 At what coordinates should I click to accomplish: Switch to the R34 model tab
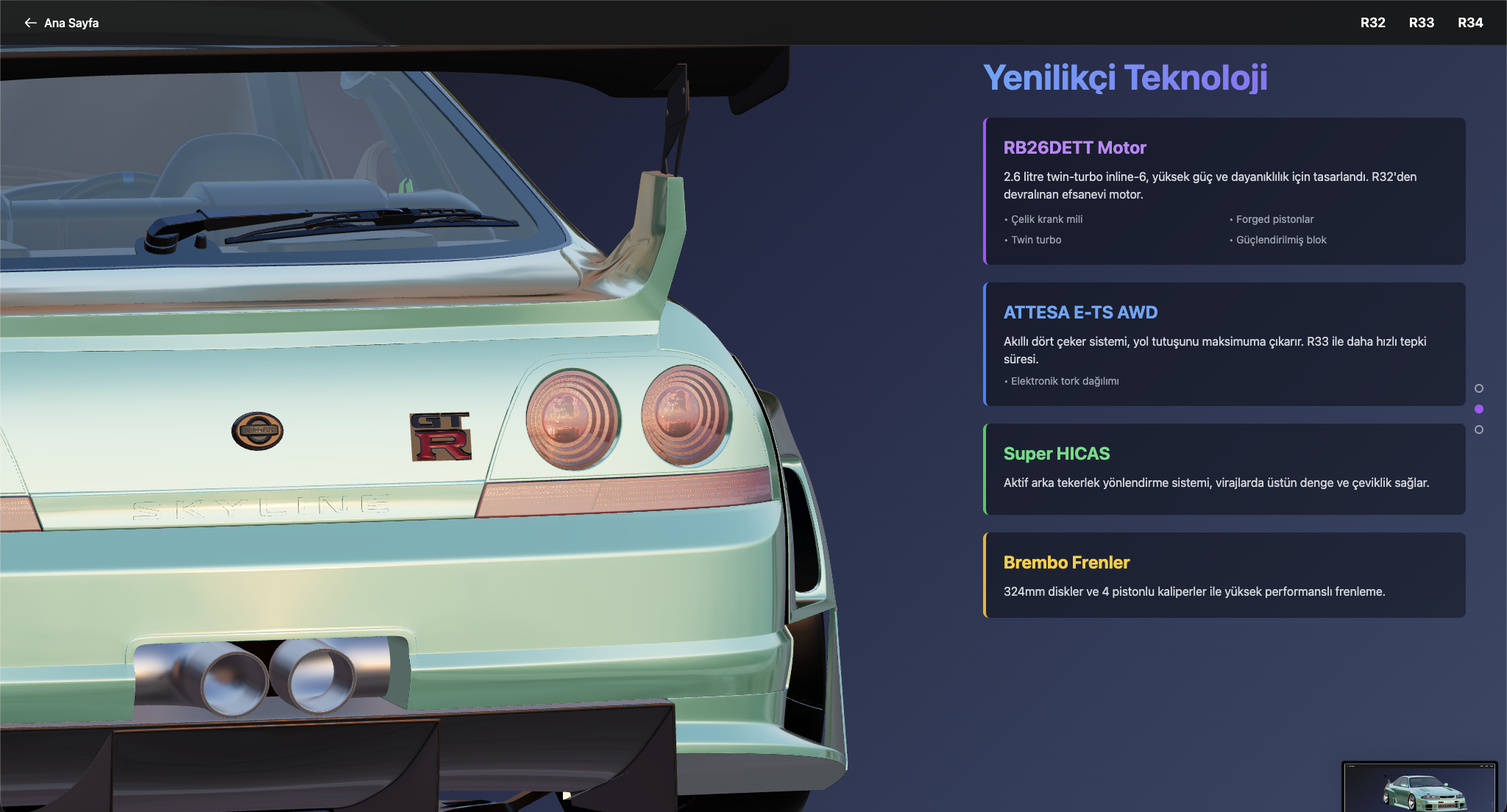click(1471, 23)
